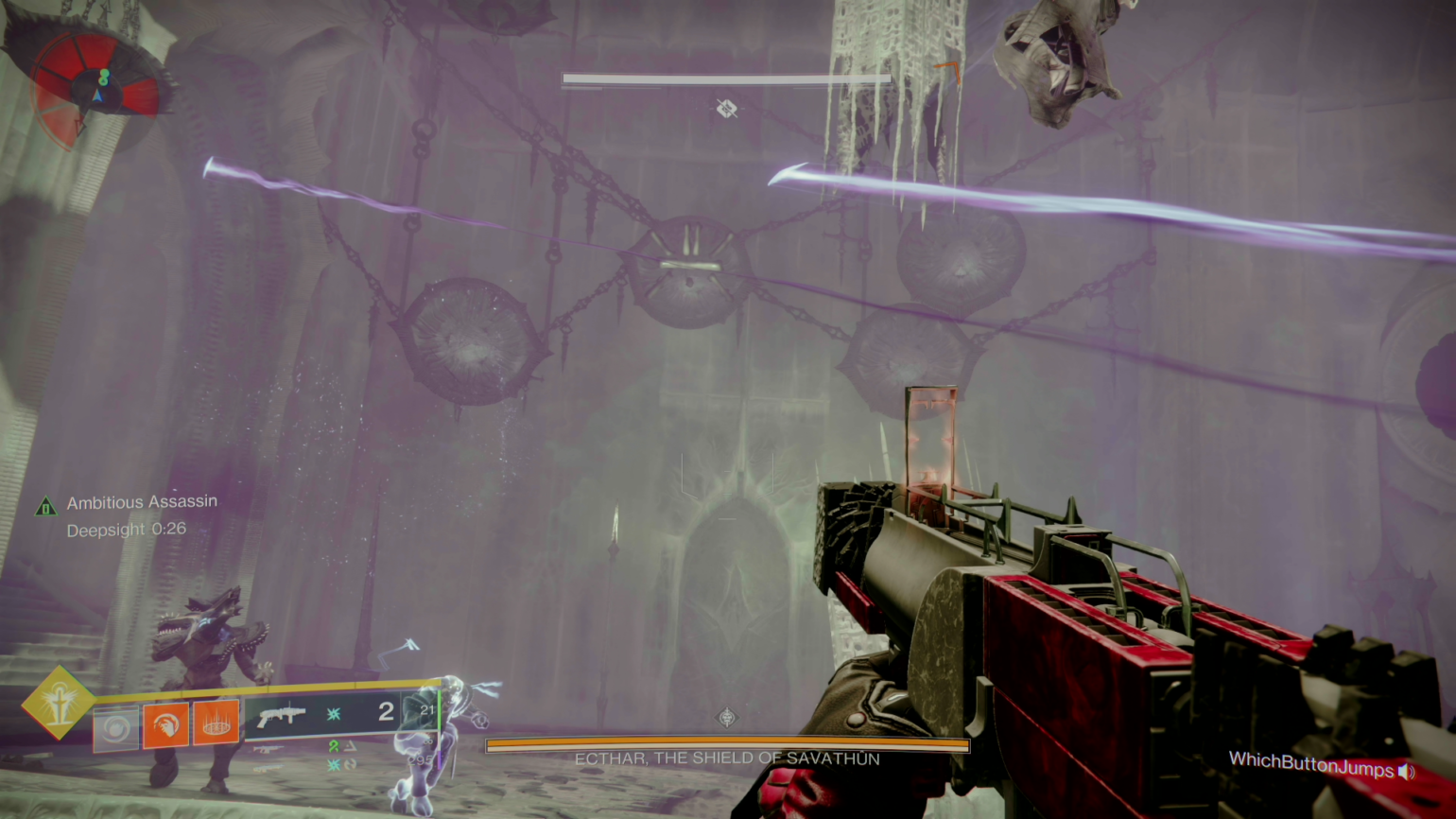This screenshot has height=819, width=1456.
Task: Click the reserve ammo count 295
Action: (423, 759)
